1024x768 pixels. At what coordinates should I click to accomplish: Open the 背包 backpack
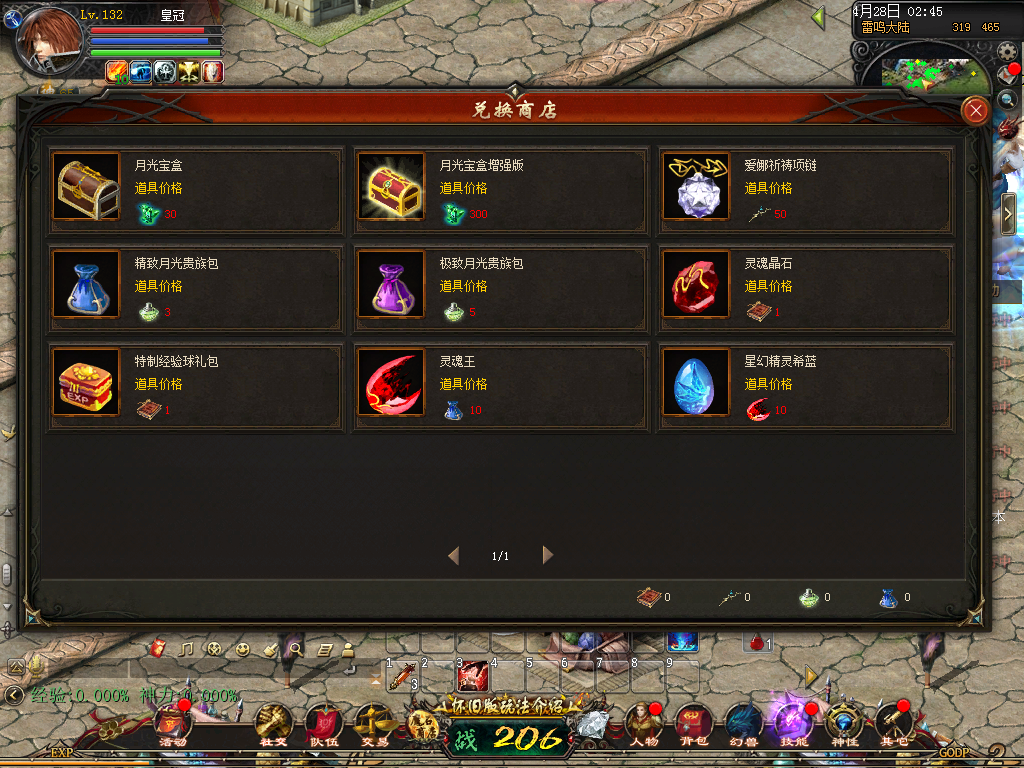(x=693, y=724)
